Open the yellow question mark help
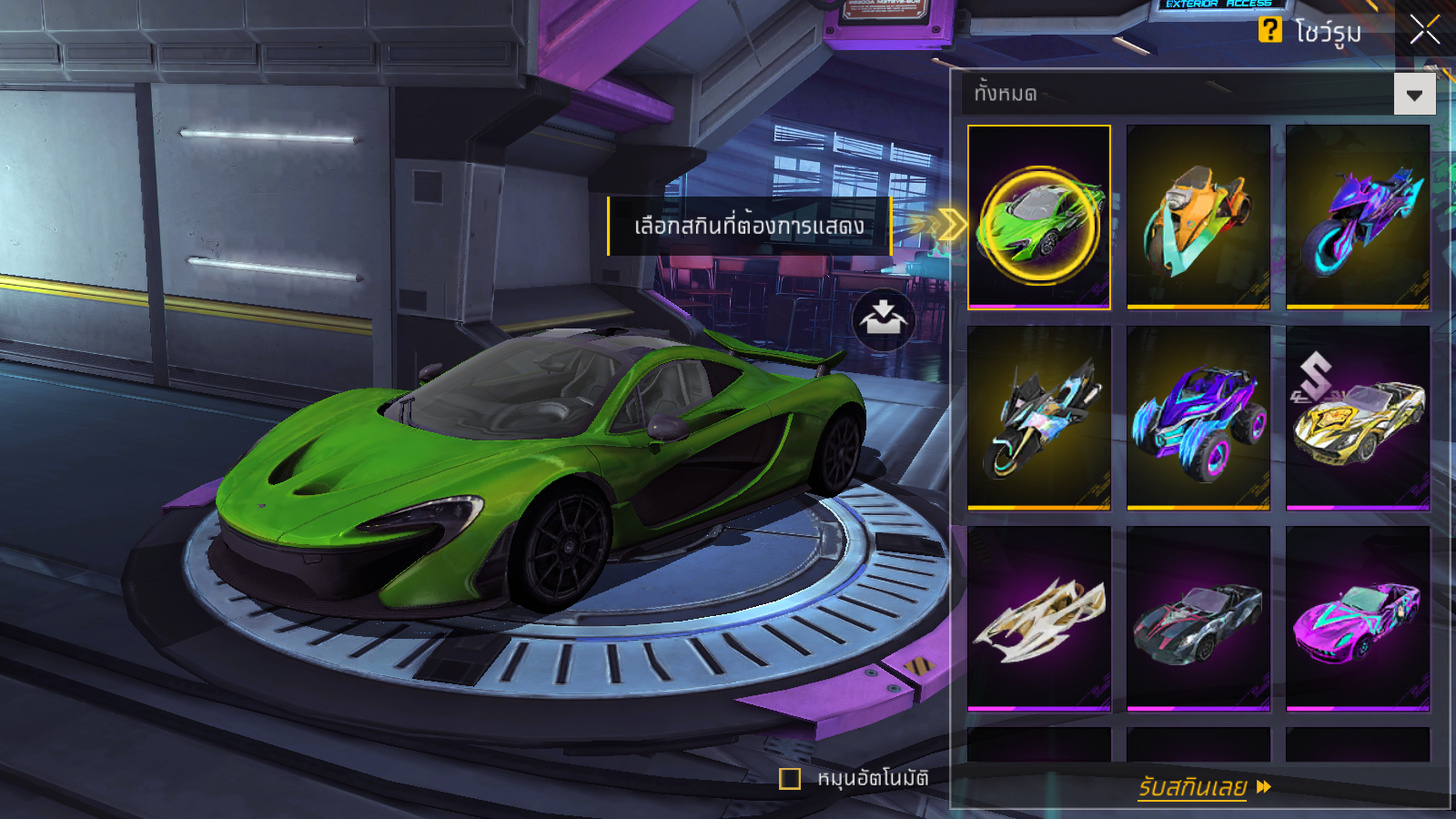 pyautogui.click(x=1269, y=30)
